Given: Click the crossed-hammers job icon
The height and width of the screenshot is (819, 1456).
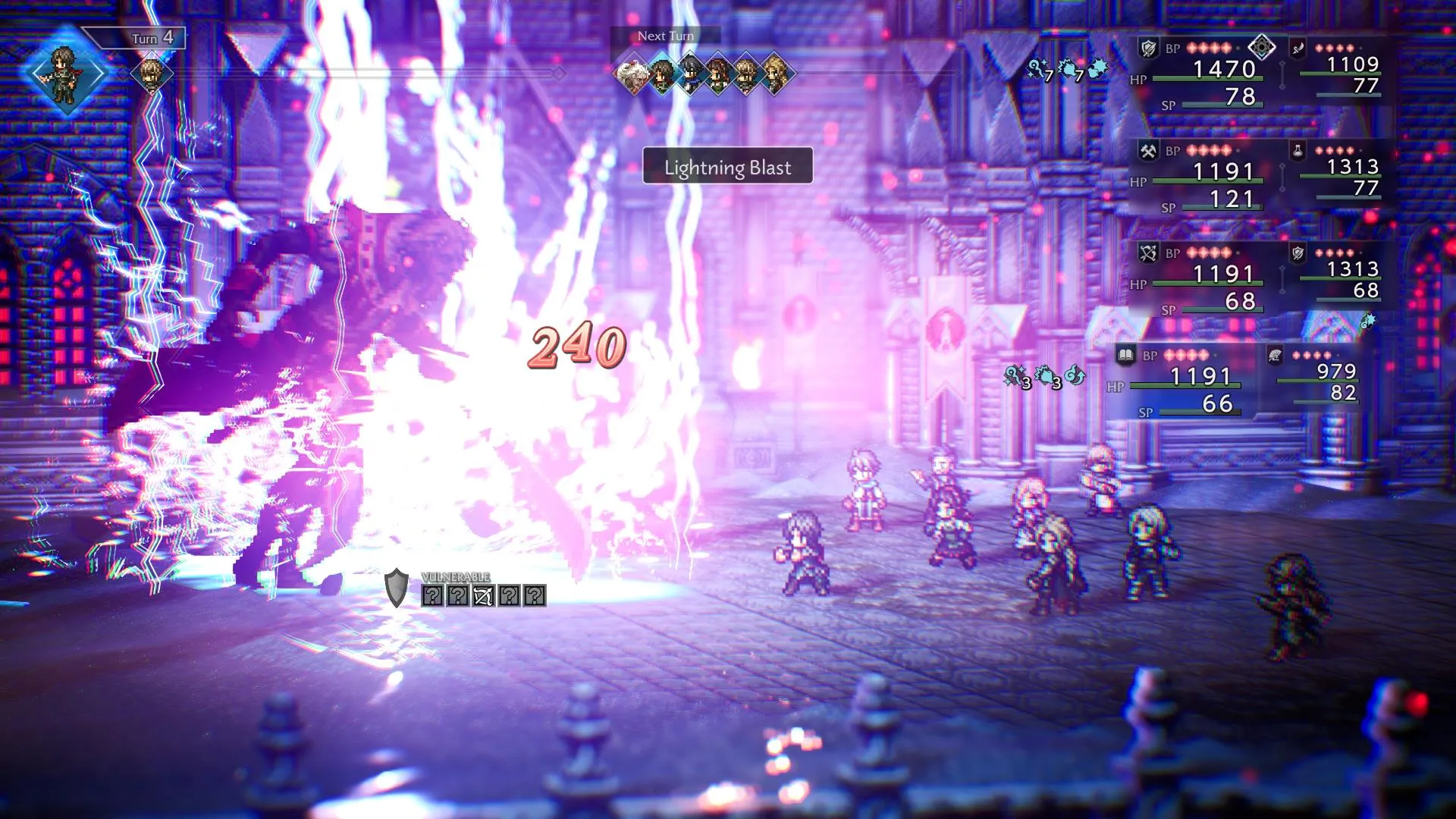Looking at the screenshot, I should click(1147, 149).
